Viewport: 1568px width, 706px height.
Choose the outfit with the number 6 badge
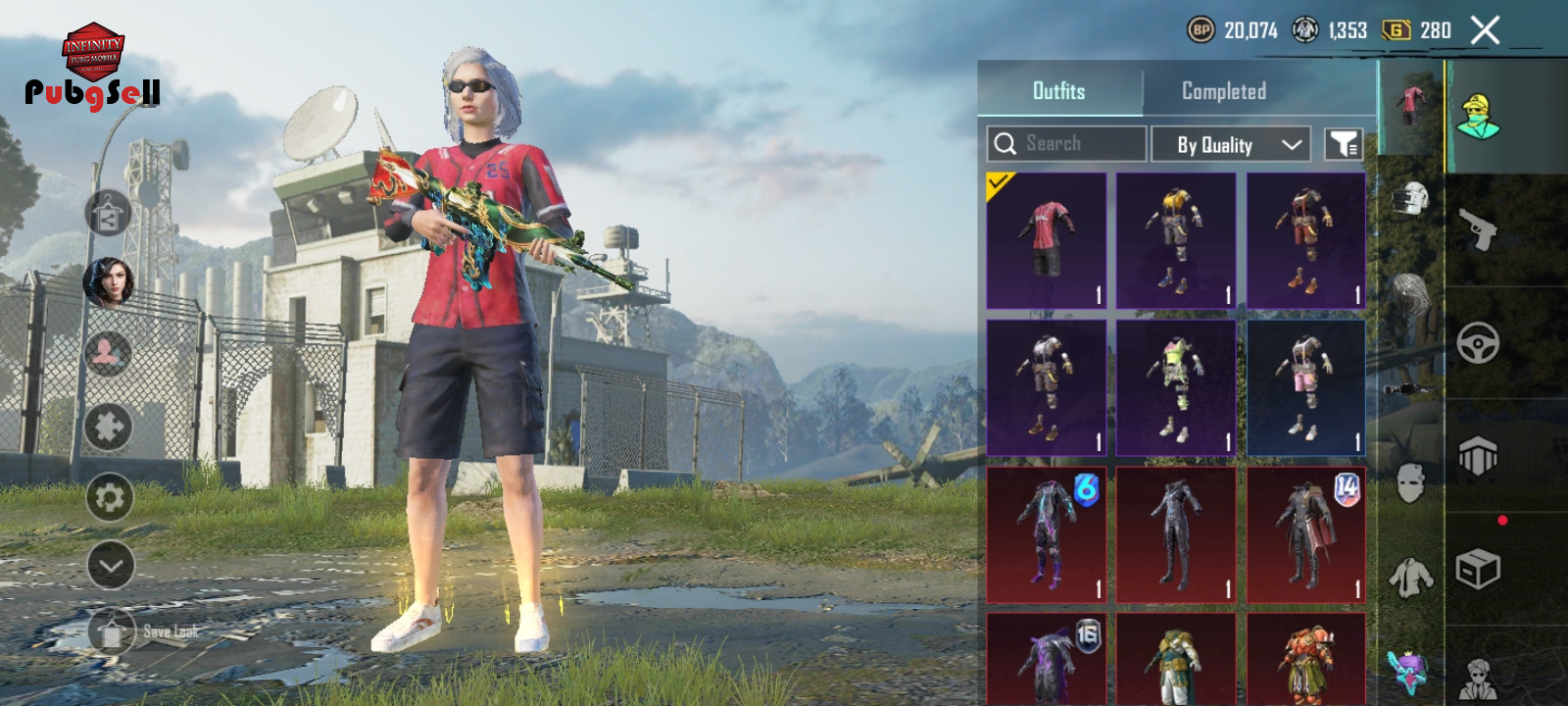click(x=1046, y=534)
